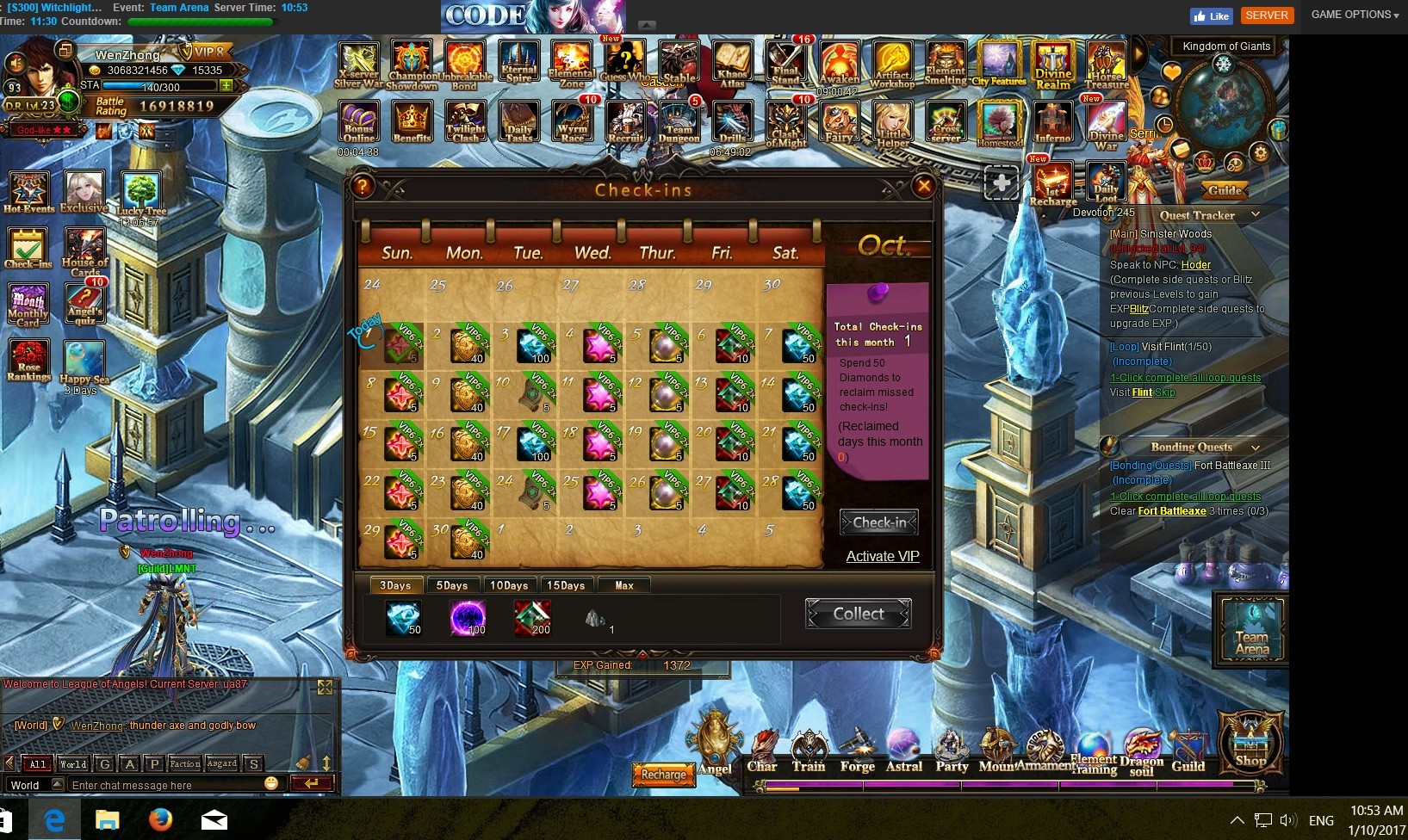Image resolution: width=1408 pixels, height=840 pixels.
Task: Open the GAME OPTIONS dropdown
Action: (1354, 15)
